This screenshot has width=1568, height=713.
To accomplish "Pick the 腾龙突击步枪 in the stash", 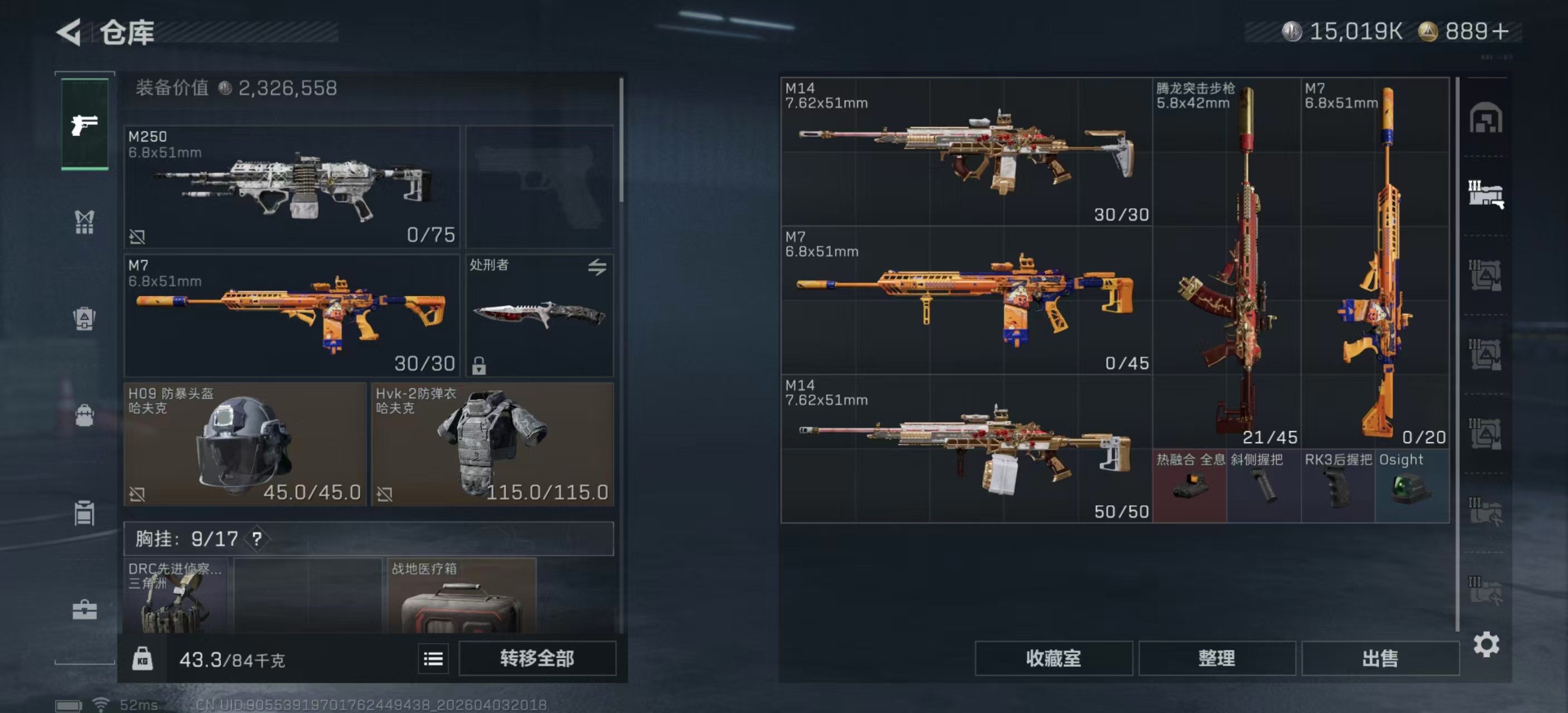I will point(1226,262).
